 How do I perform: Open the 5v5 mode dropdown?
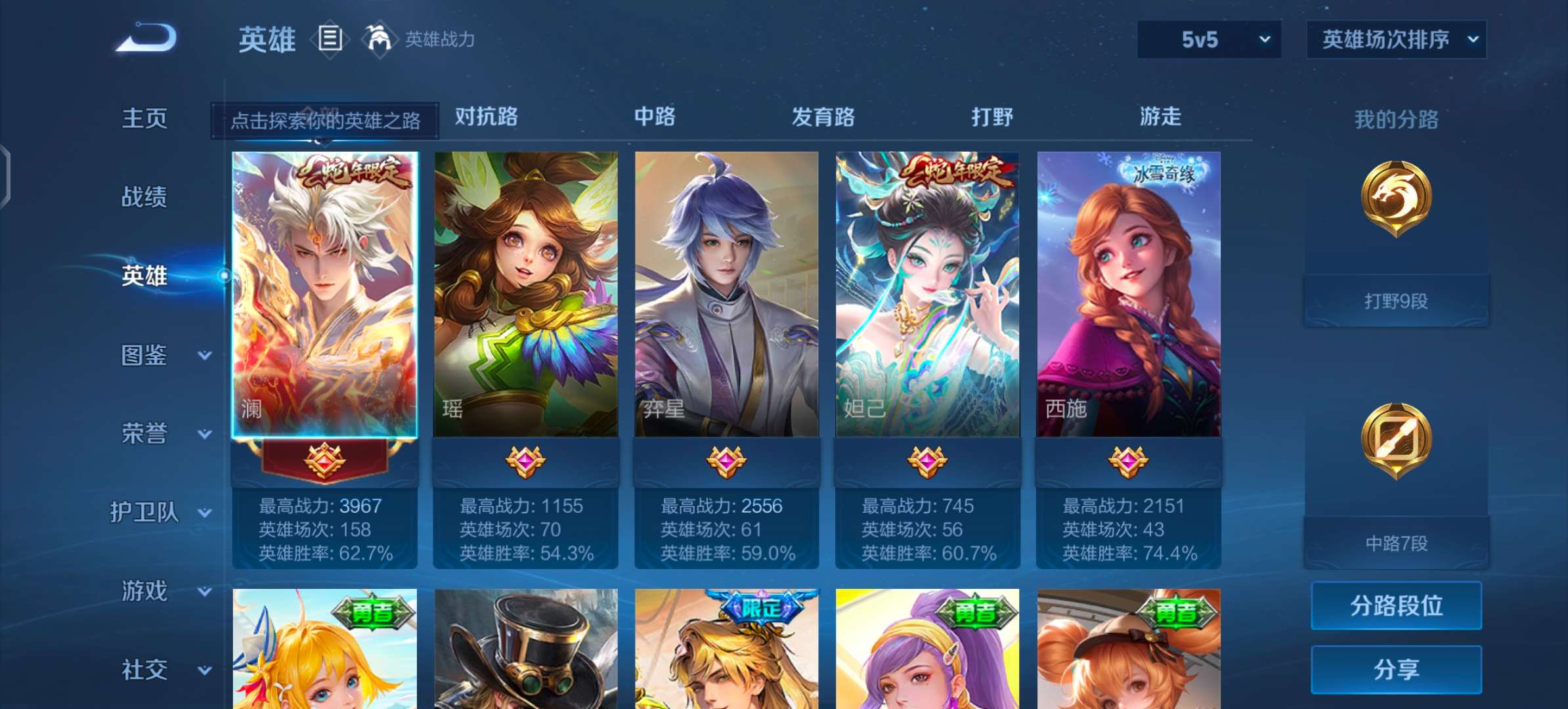click(x=1208, y=39)
